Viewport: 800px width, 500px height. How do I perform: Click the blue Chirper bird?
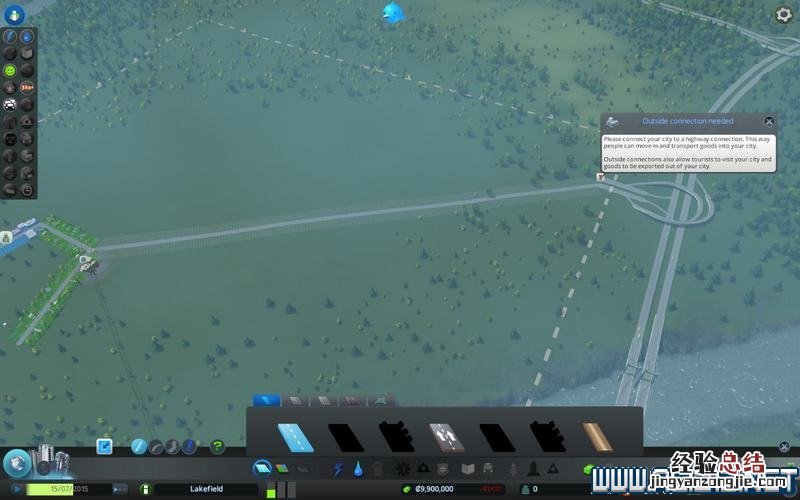(x=392, y=12)
